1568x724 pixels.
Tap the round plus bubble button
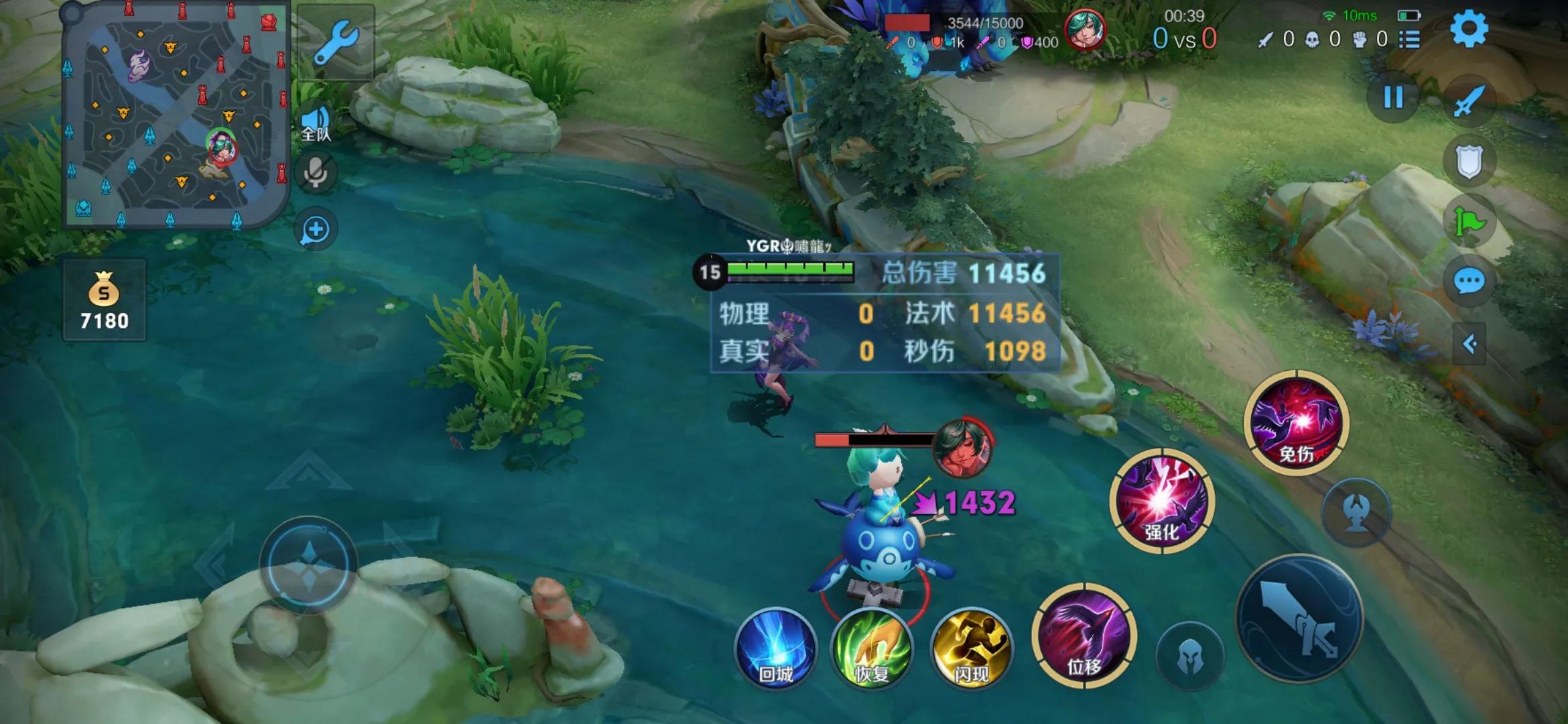316,230
